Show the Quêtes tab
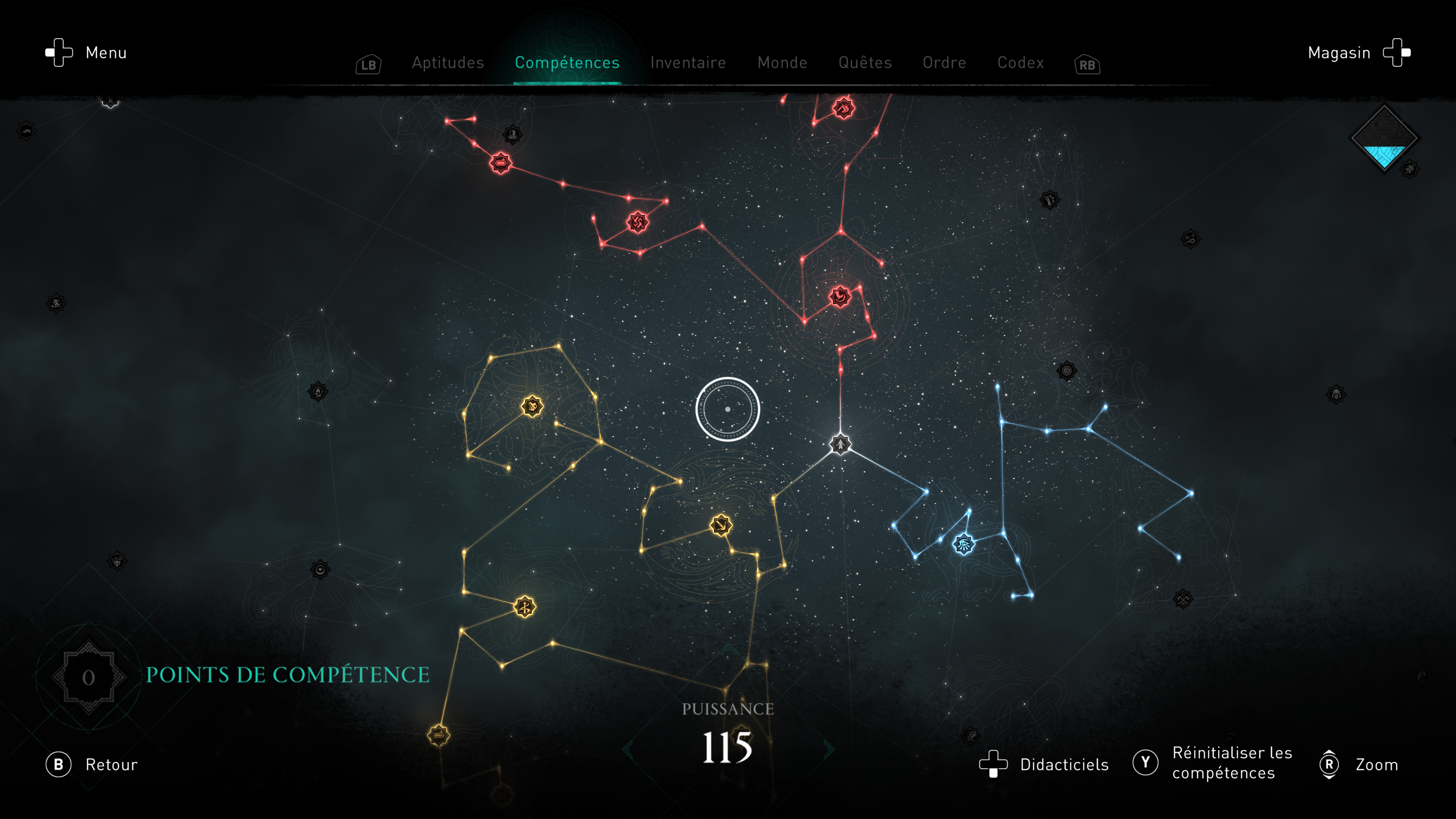The height and width of the screenshot is (819, 1456). (865, 63)
